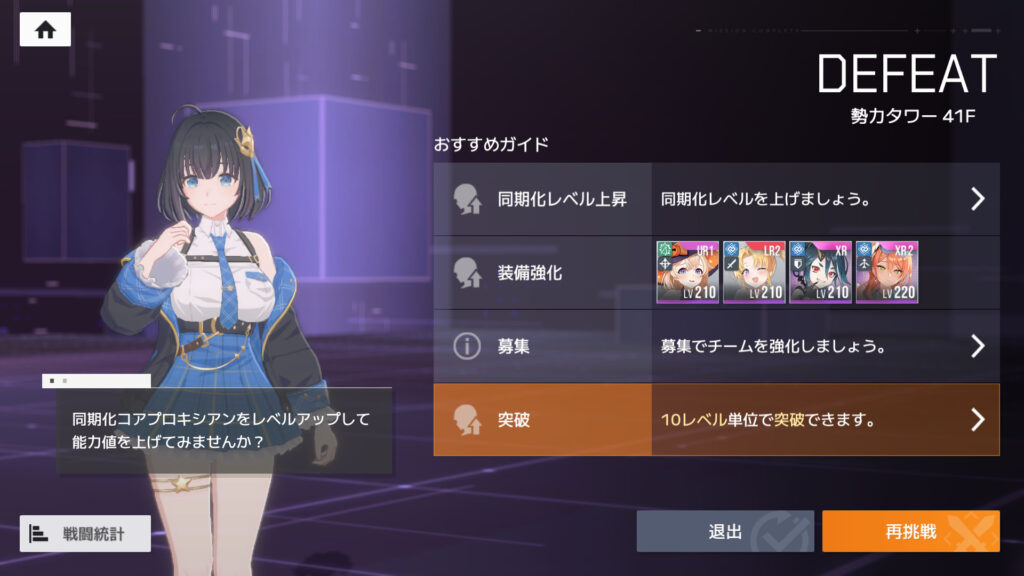Viewport: 1024px width, 576px height.
Task: Choose the LR2 blonde character thumbnail
Action: coord(754,272)
